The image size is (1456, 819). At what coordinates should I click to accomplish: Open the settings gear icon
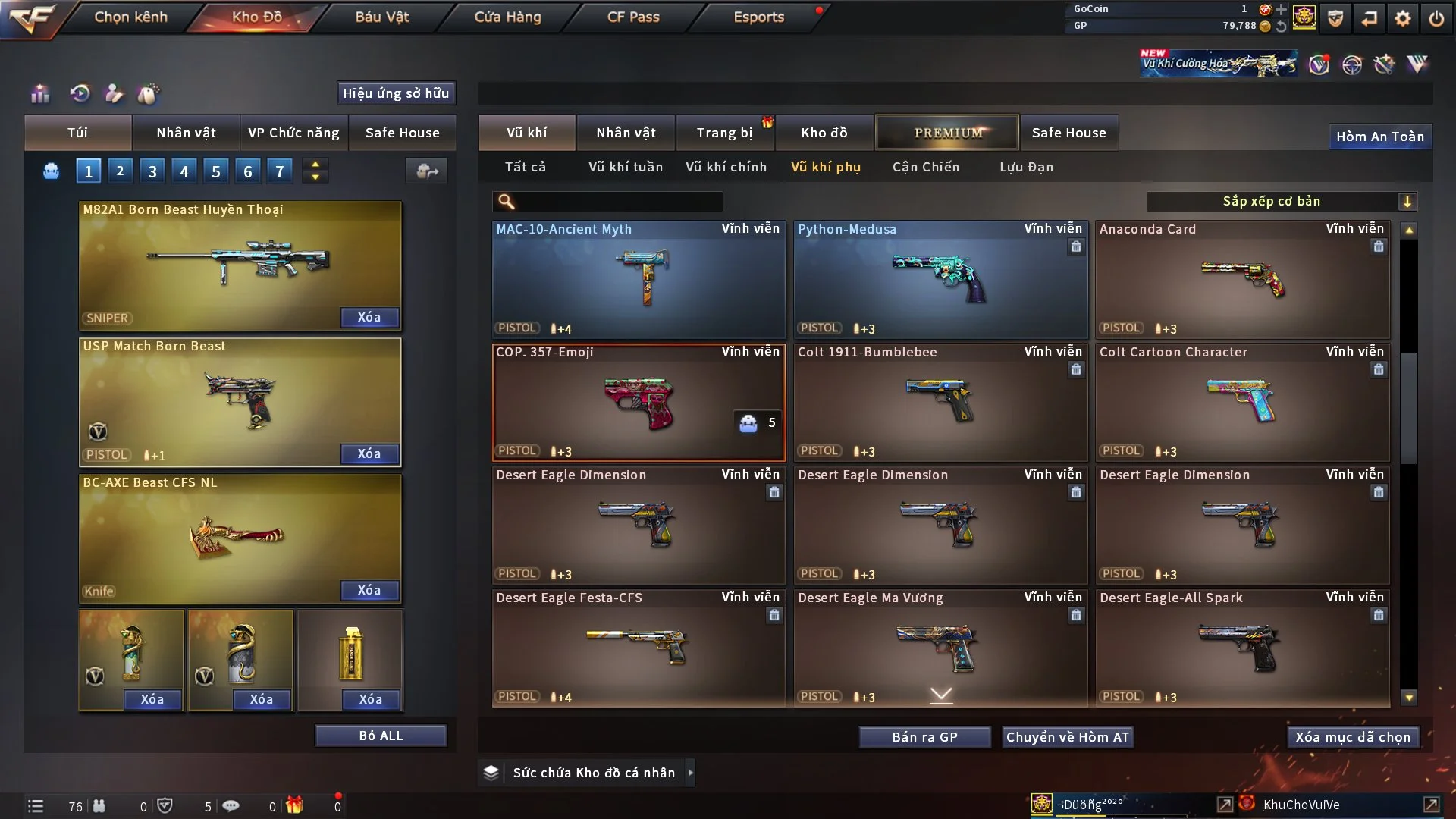(x=1402, y=18)
